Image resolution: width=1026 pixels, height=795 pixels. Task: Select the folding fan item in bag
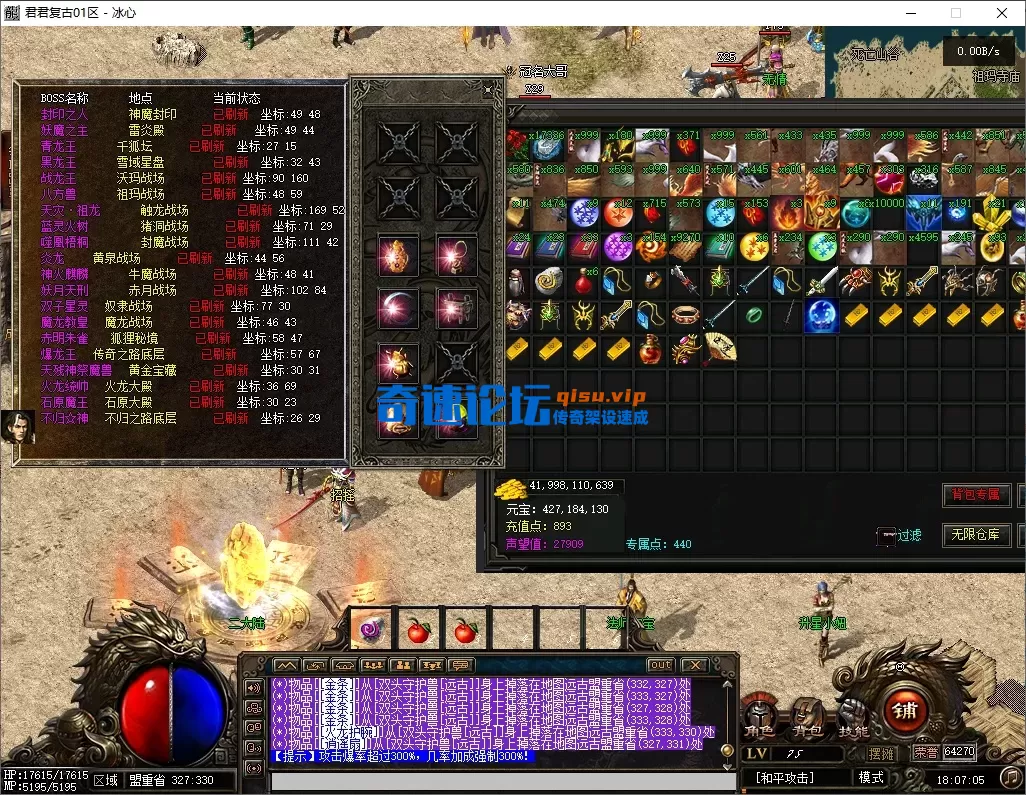coord(719,347)
